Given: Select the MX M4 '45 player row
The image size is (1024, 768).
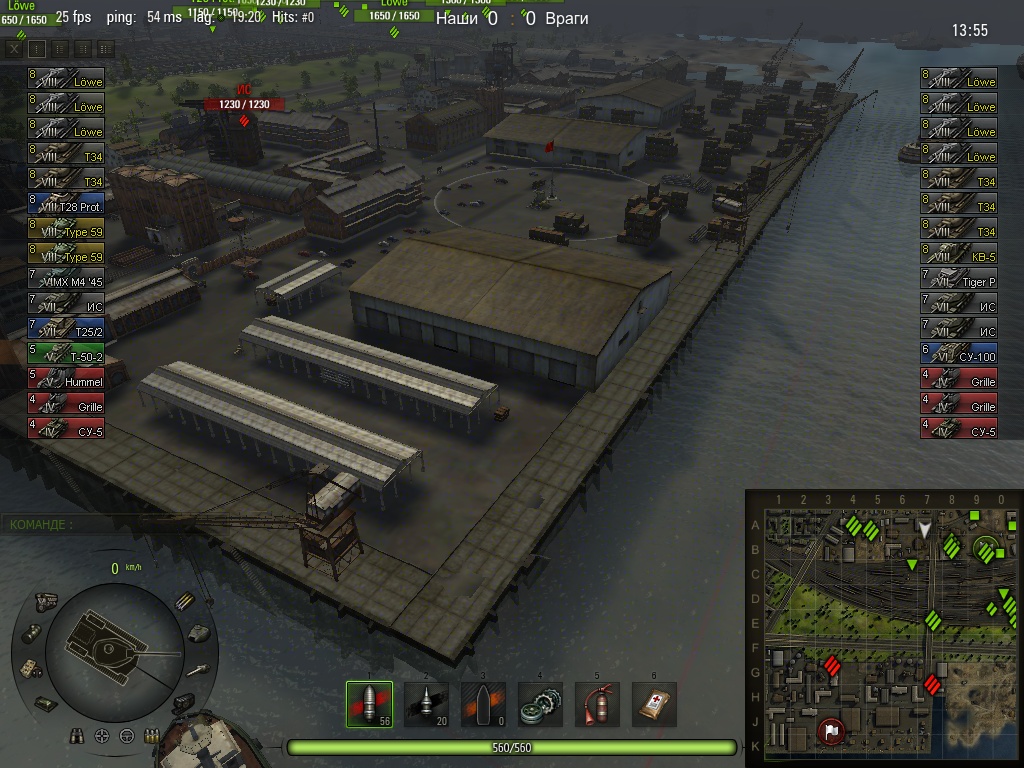Looking at the screenshot, I should coord(66,281).
